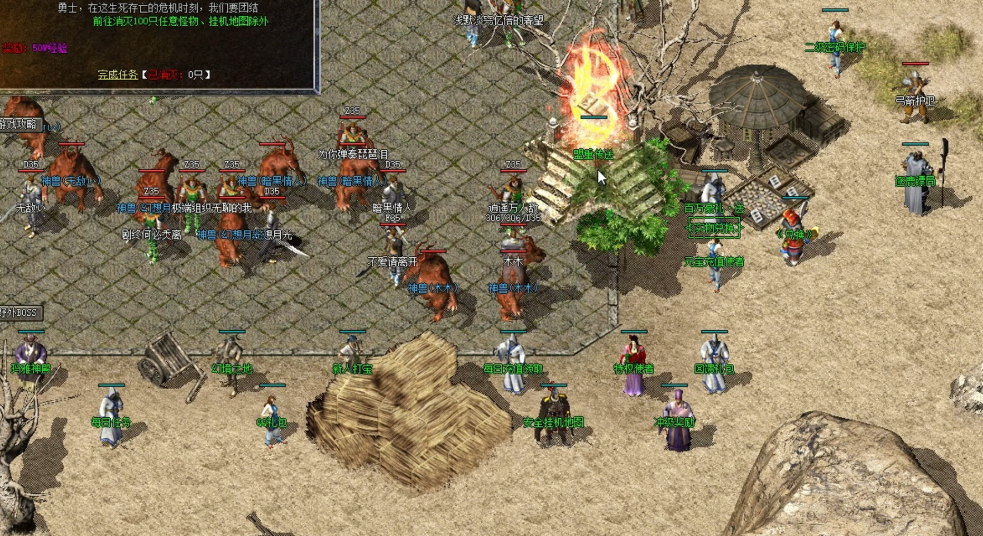The height and width of the screenshot is (536, 983).
Task: Click the 完成任务 complete quest link
Action: coord(117,74)
